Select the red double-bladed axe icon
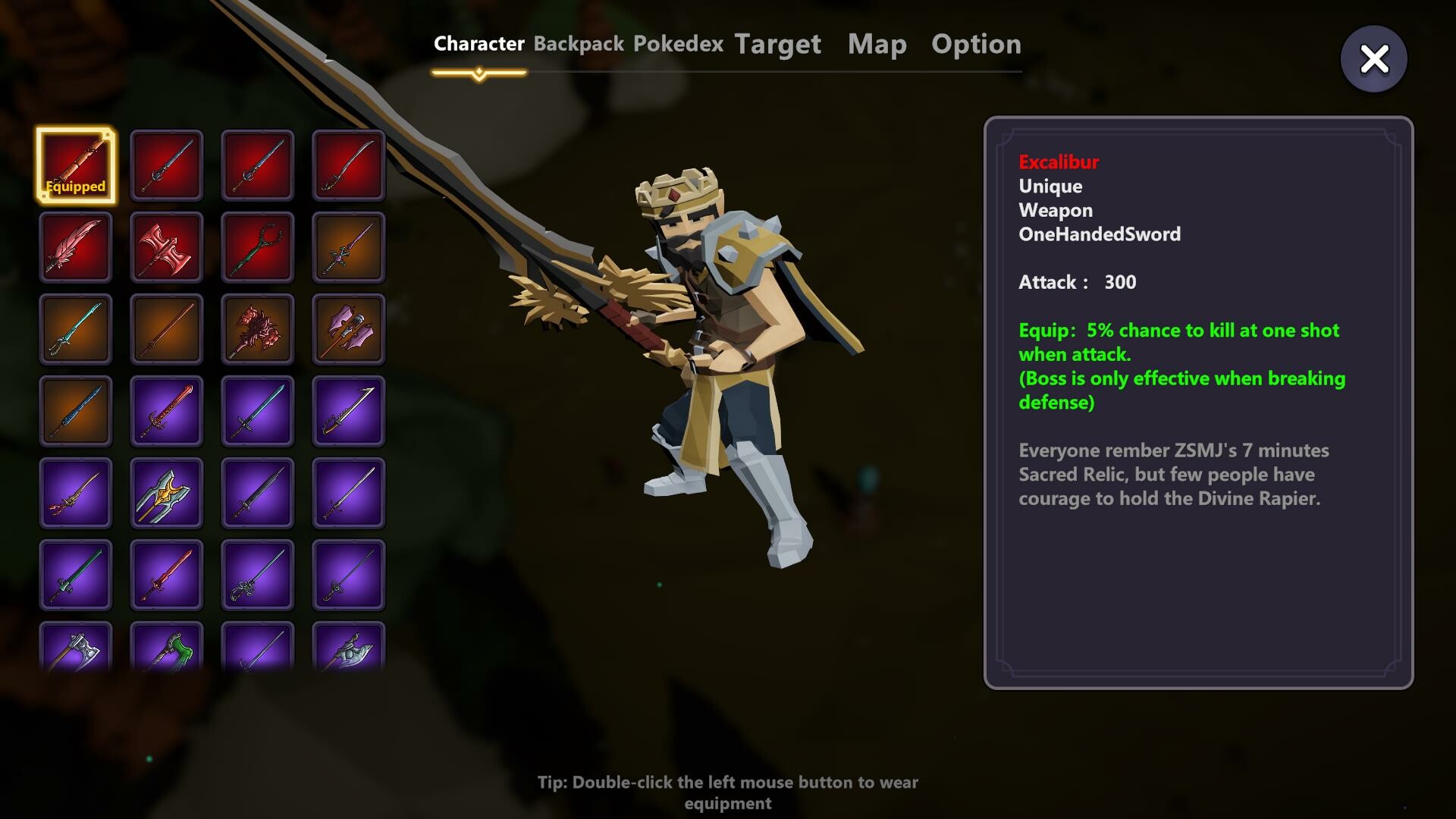Image resolution: width=1456 pixels, height=819 pixels. click(x=167, y=246)
